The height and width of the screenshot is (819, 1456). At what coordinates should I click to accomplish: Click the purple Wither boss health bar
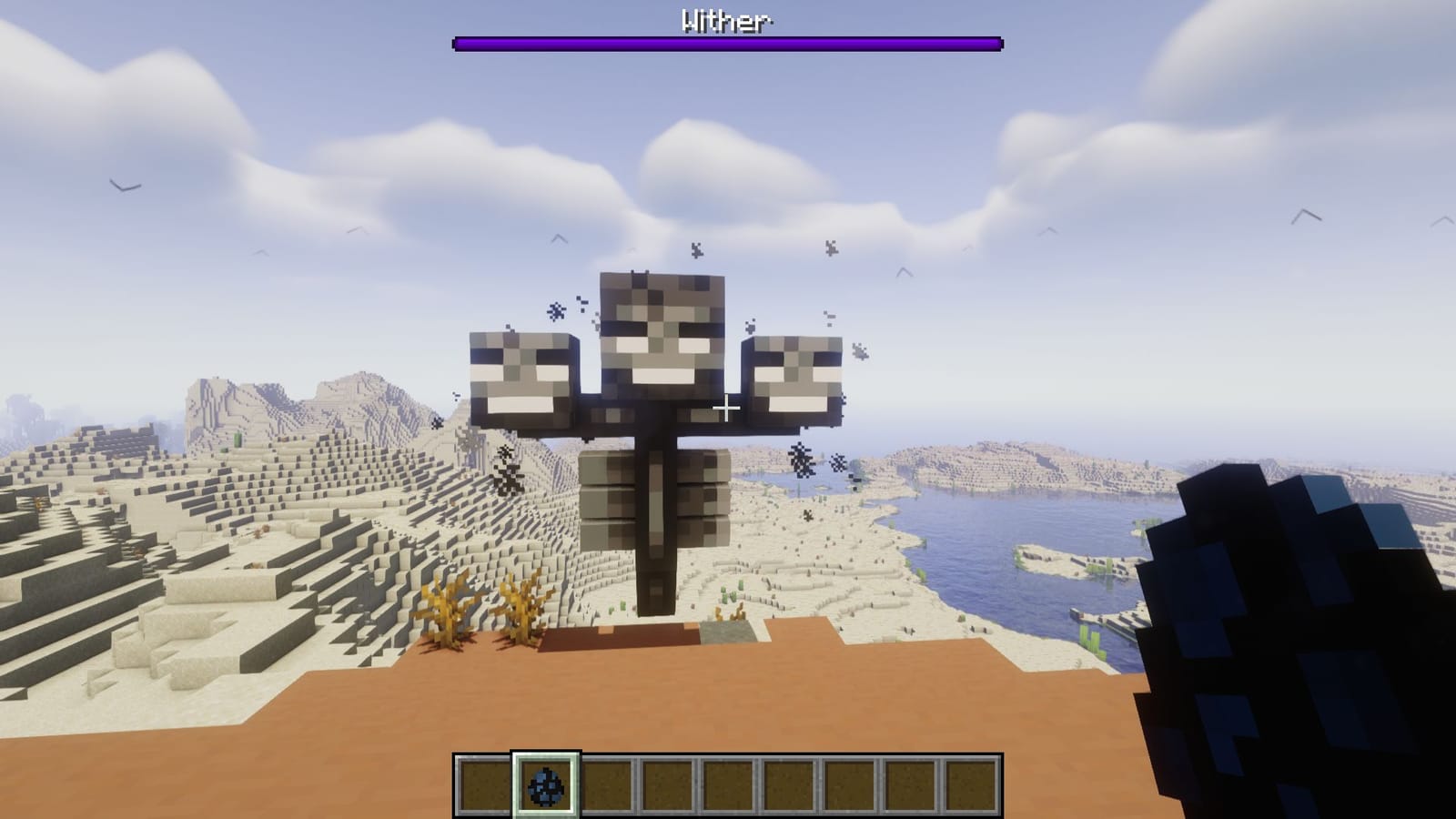[725, 41]
